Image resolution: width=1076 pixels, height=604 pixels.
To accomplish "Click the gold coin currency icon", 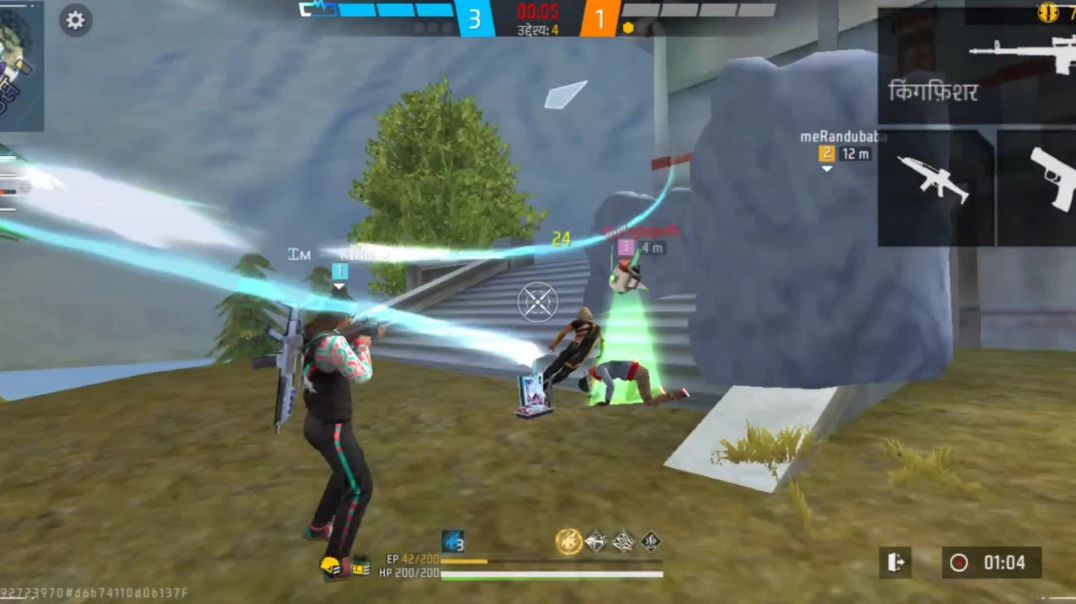I will tap(1048, 12).
